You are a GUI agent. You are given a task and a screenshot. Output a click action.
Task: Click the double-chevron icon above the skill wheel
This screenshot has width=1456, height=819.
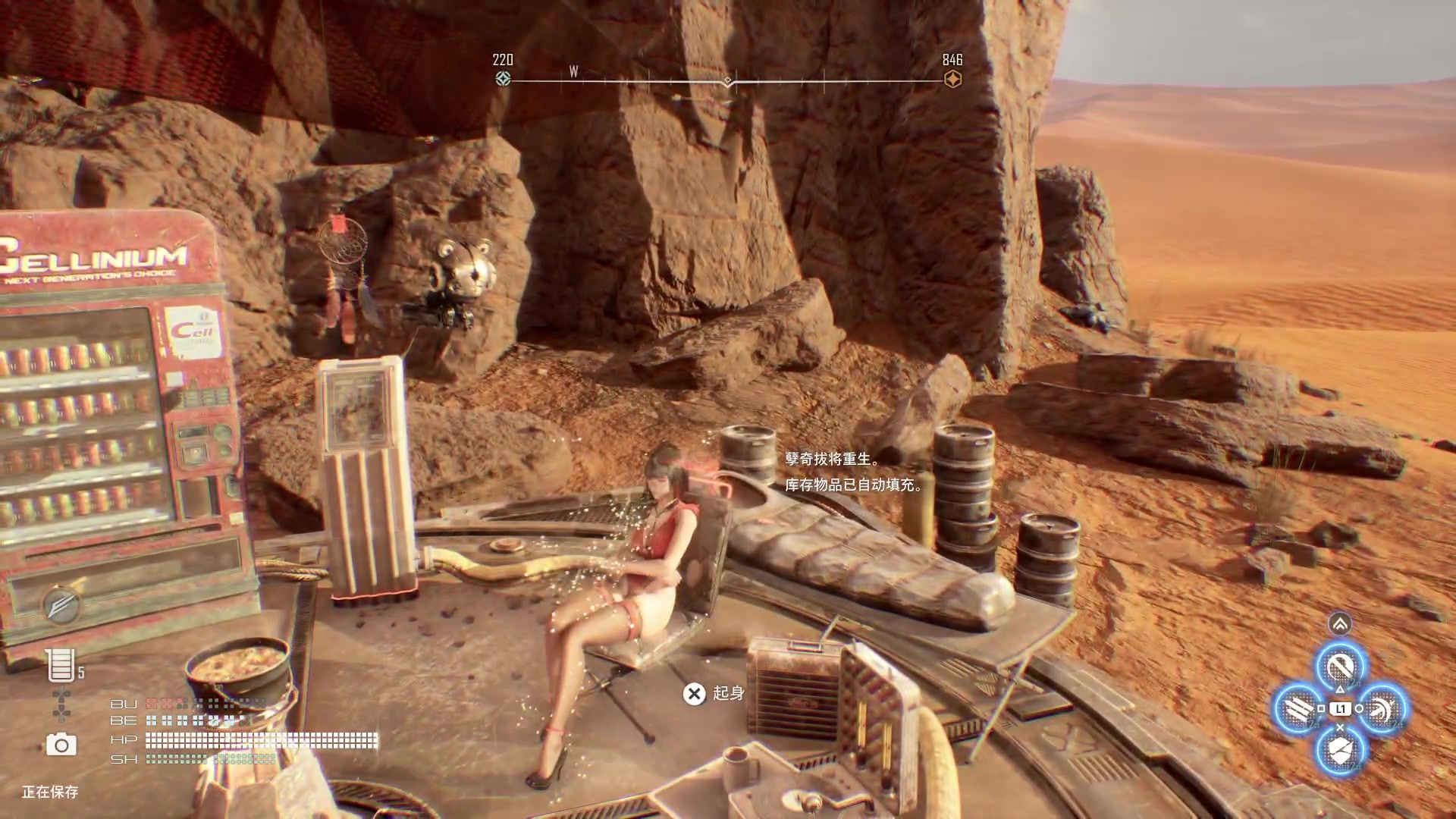pyautogui.click(x=1340, y=624)
